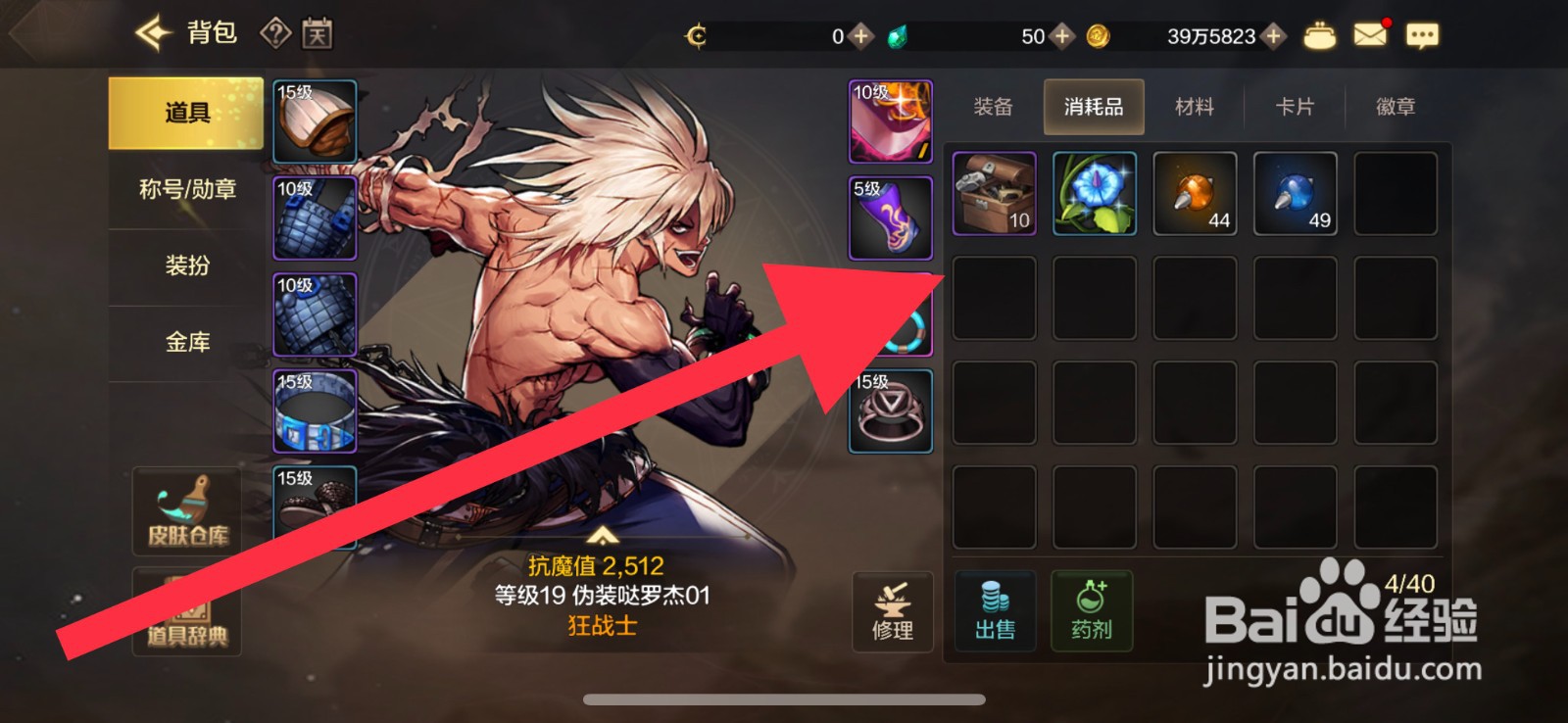
Task: Open the 卡片 tab
Action: click(x=1296, y=107)
